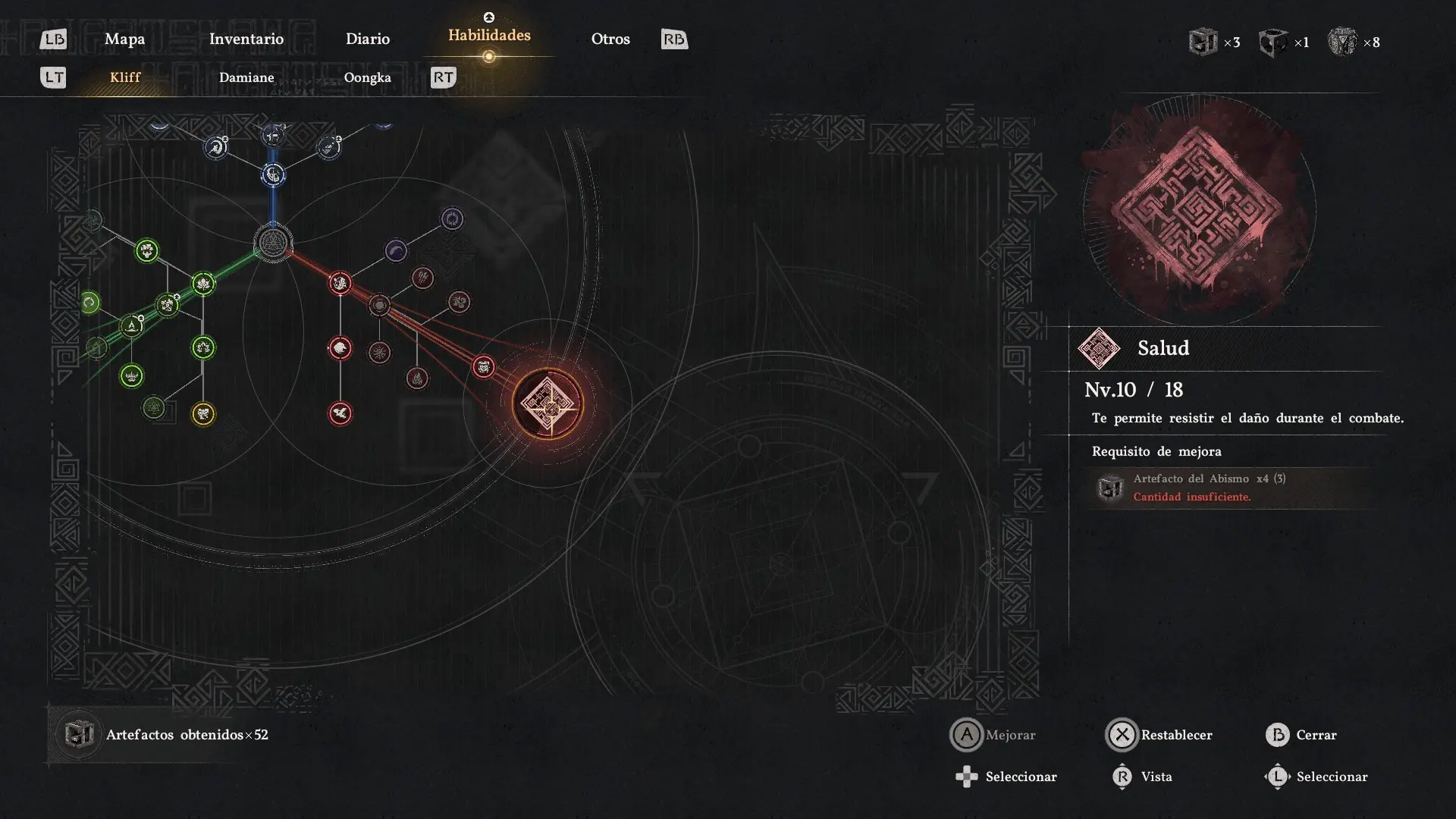Select the dark red flame skill node
Image resolution: width=1456 pixels, height=819 pixels.
click(417, 378)
